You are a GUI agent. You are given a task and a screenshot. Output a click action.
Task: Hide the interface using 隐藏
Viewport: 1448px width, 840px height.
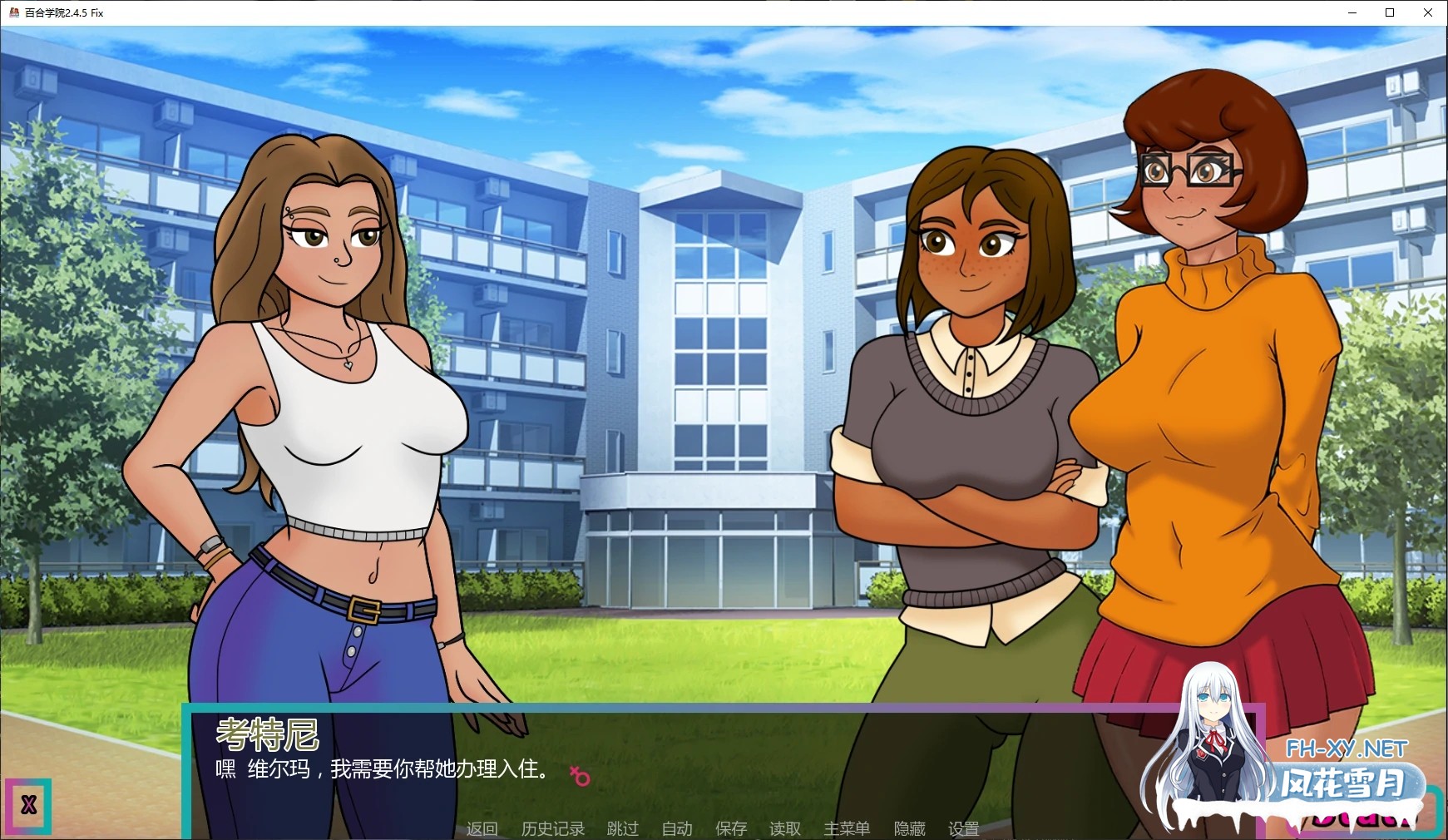coord(911,828)
